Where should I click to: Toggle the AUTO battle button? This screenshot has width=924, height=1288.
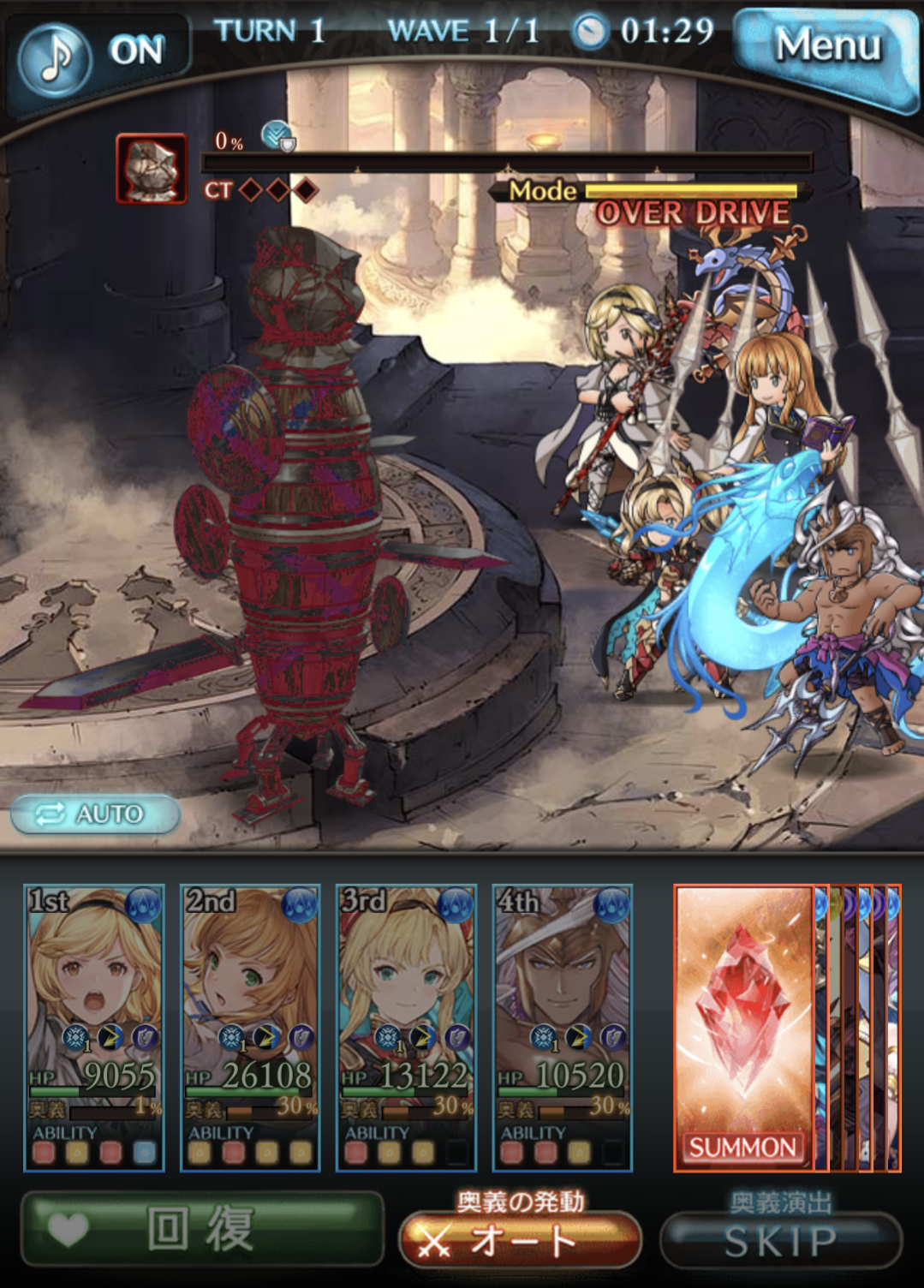95,814
